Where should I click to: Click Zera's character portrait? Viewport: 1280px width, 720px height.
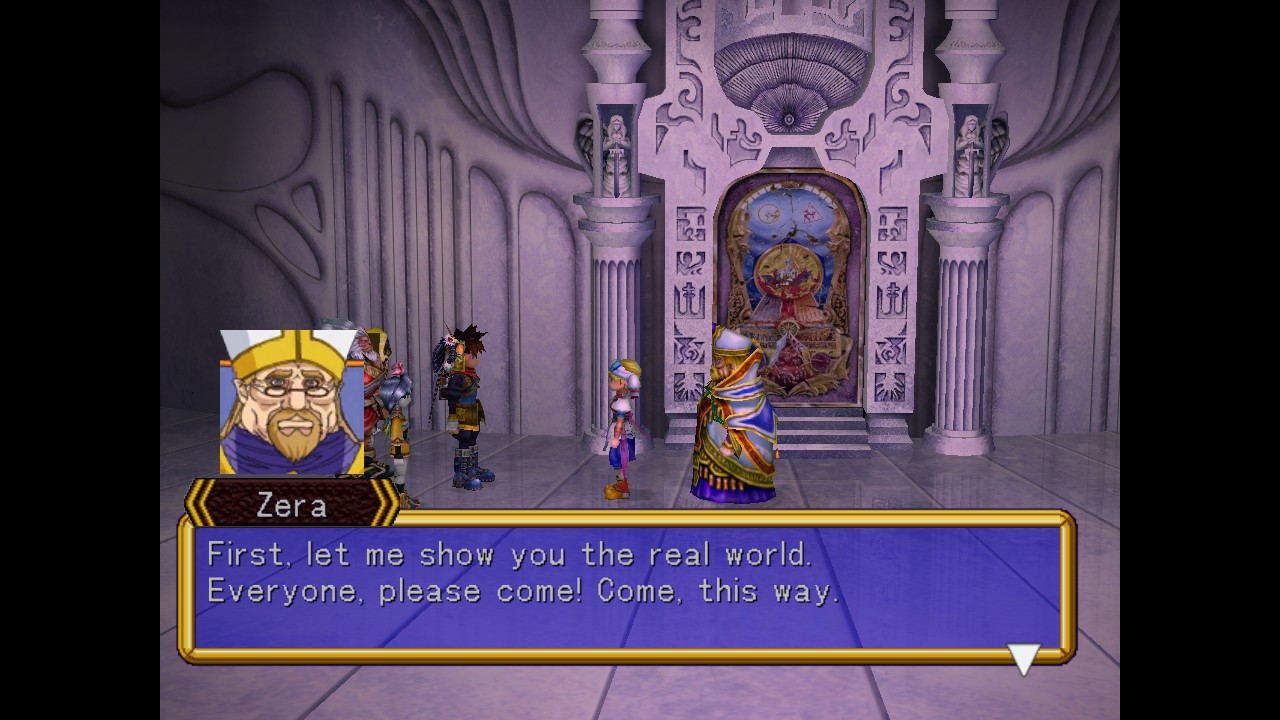tap(290, 400)
